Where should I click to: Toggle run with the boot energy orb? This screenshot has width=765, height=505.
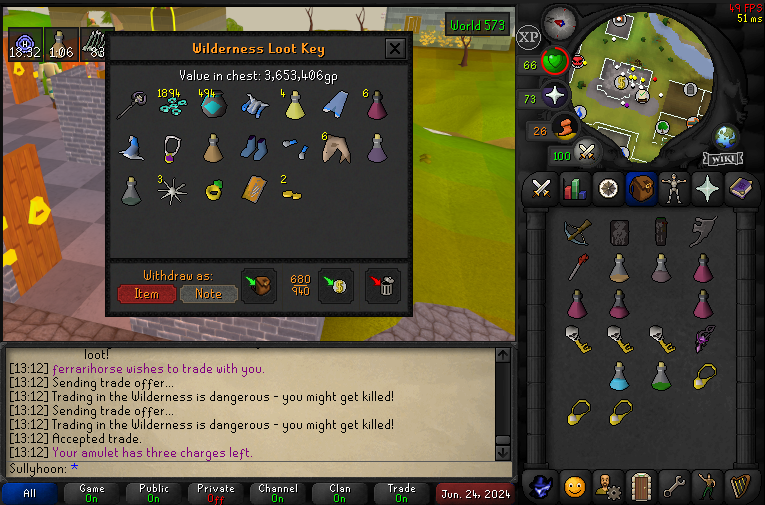566,130
